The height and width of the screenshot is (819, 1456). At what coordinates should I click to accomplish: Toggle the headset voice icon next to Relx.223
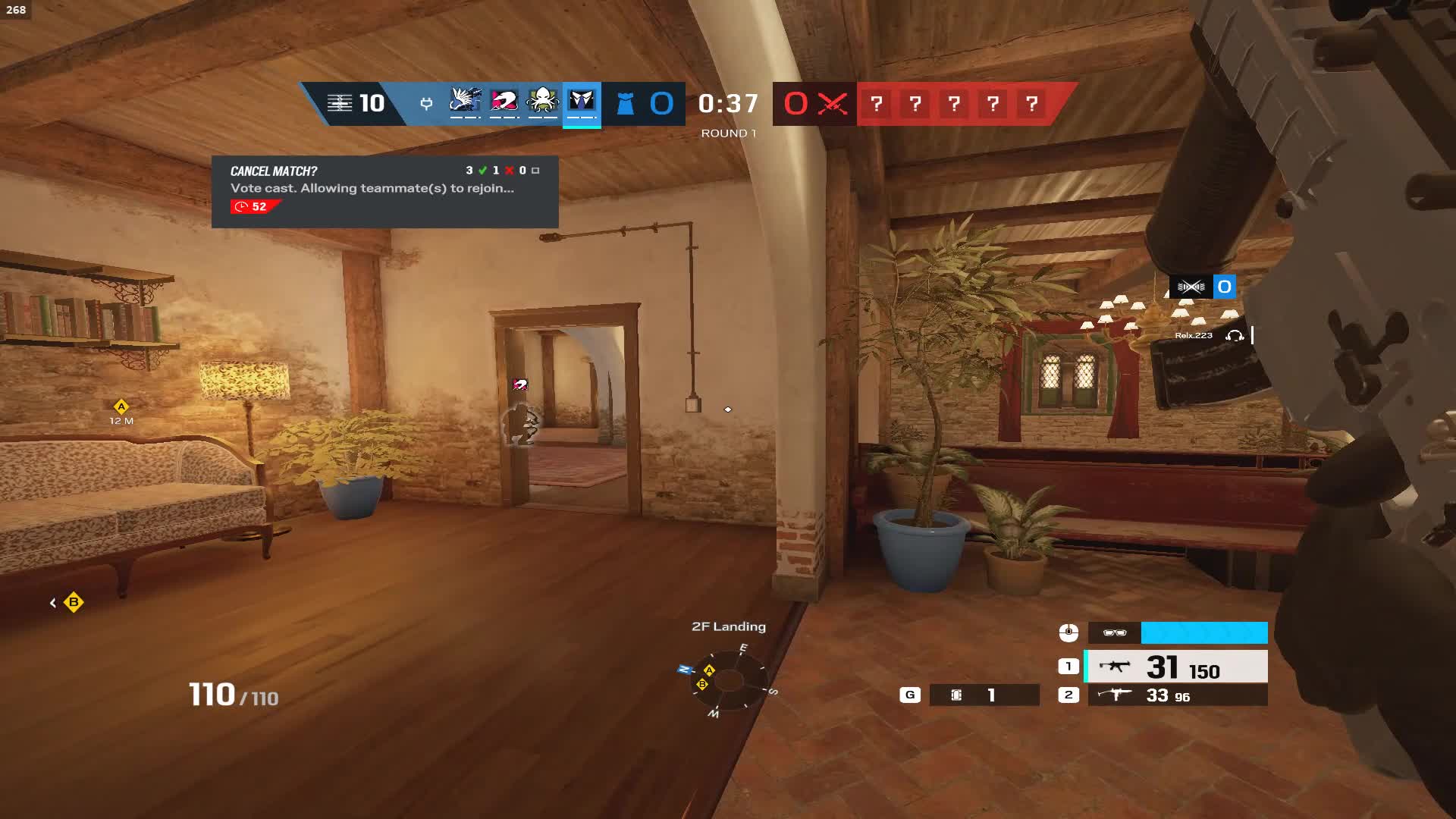[1235, 334]
